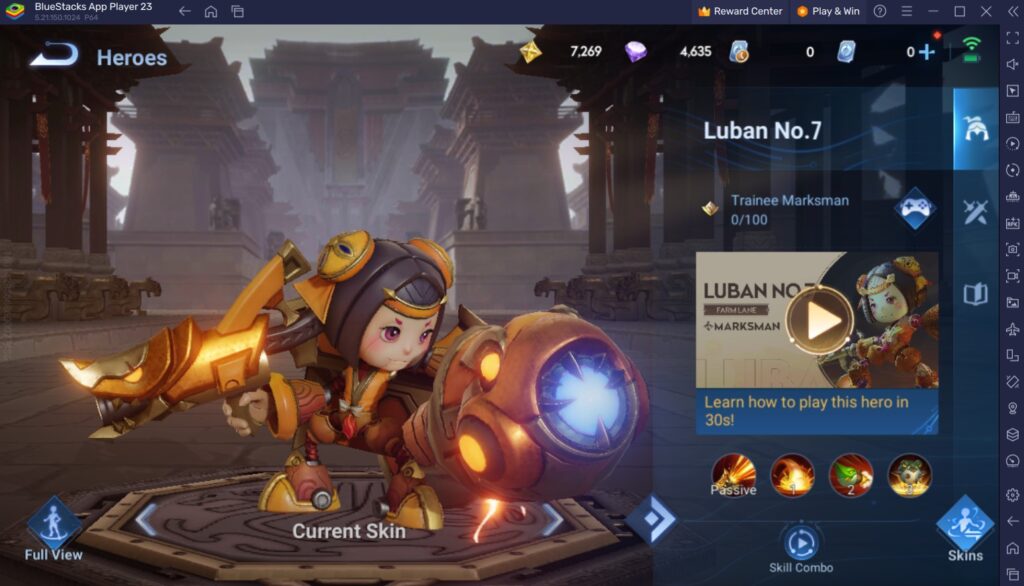
Task: Collapse the panel with the diamond arrow button
Action: (651, 520)
